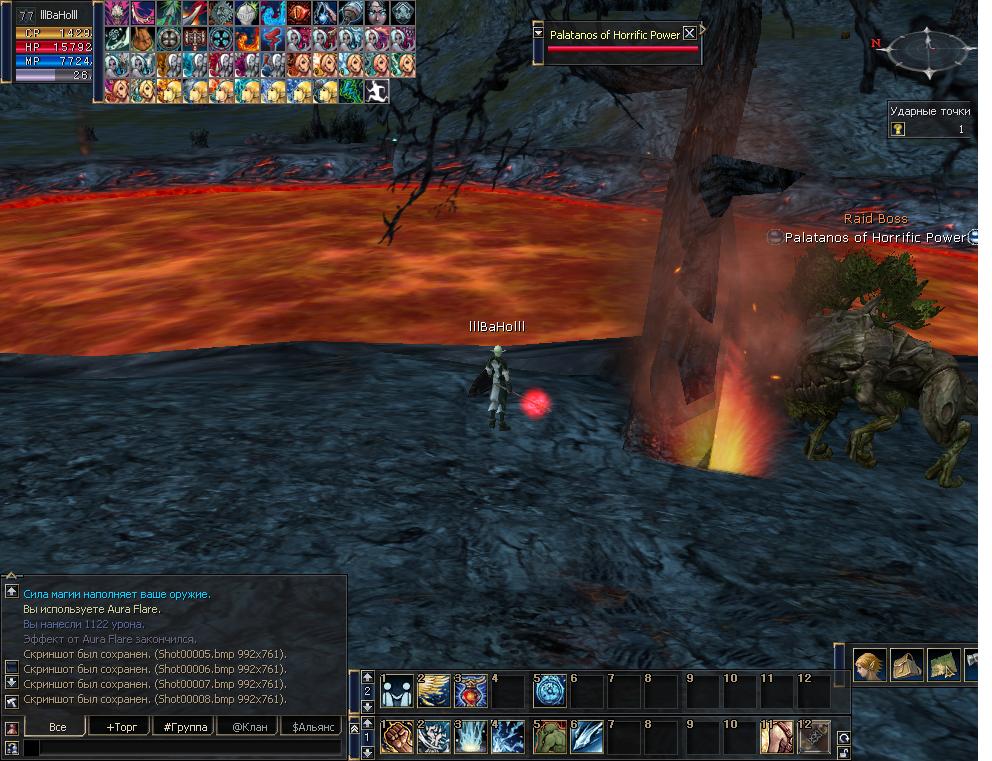
Task: Click the white running figure buff icon
Action: (377, 92)
